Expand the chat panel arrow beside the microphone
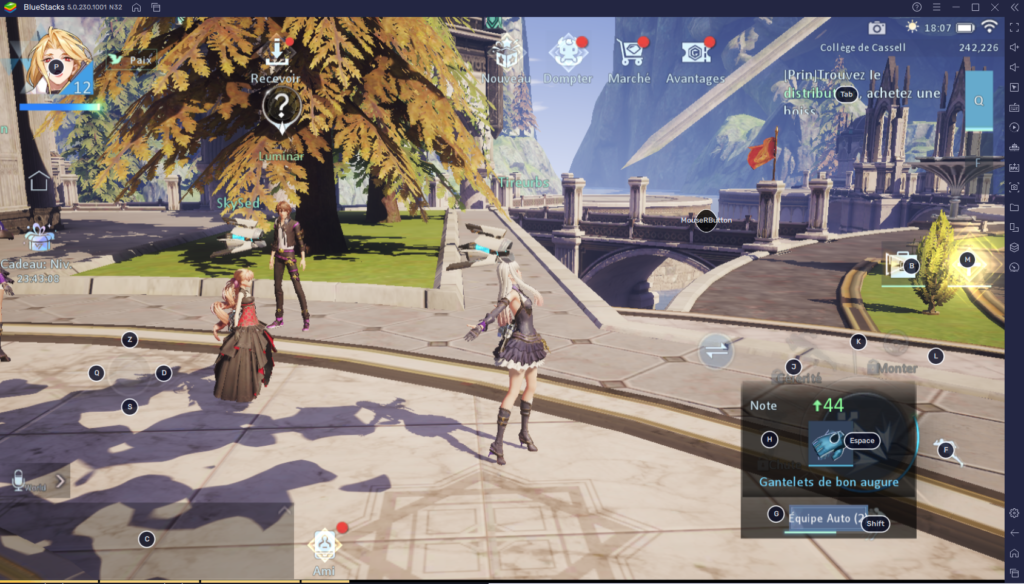Image resolution: width=1024 pixels, height=584 pixels. point(60,481)
